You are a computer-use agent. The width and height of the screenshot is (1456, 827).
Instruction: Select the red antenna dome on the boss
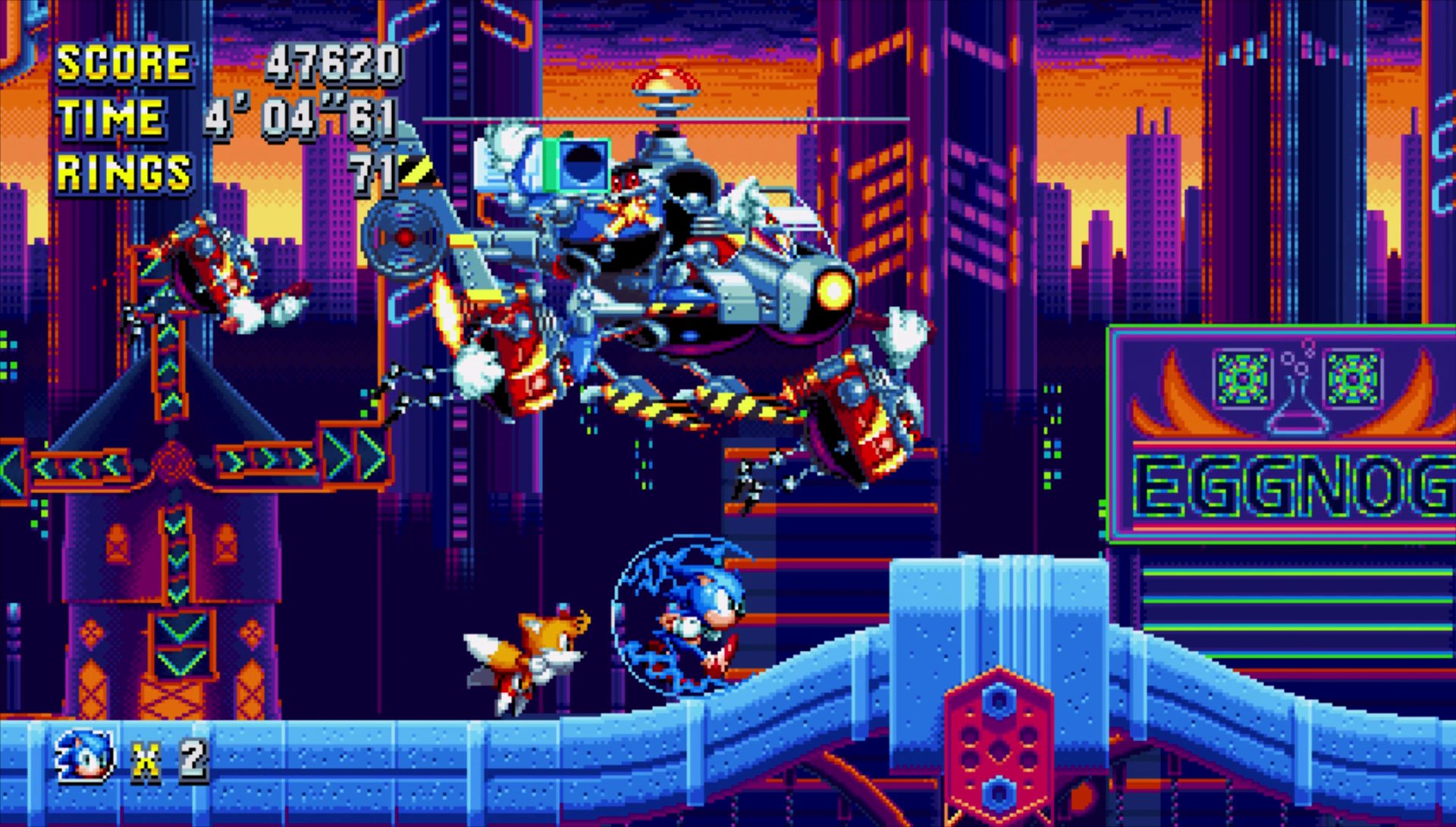click(x=667, y=80)
